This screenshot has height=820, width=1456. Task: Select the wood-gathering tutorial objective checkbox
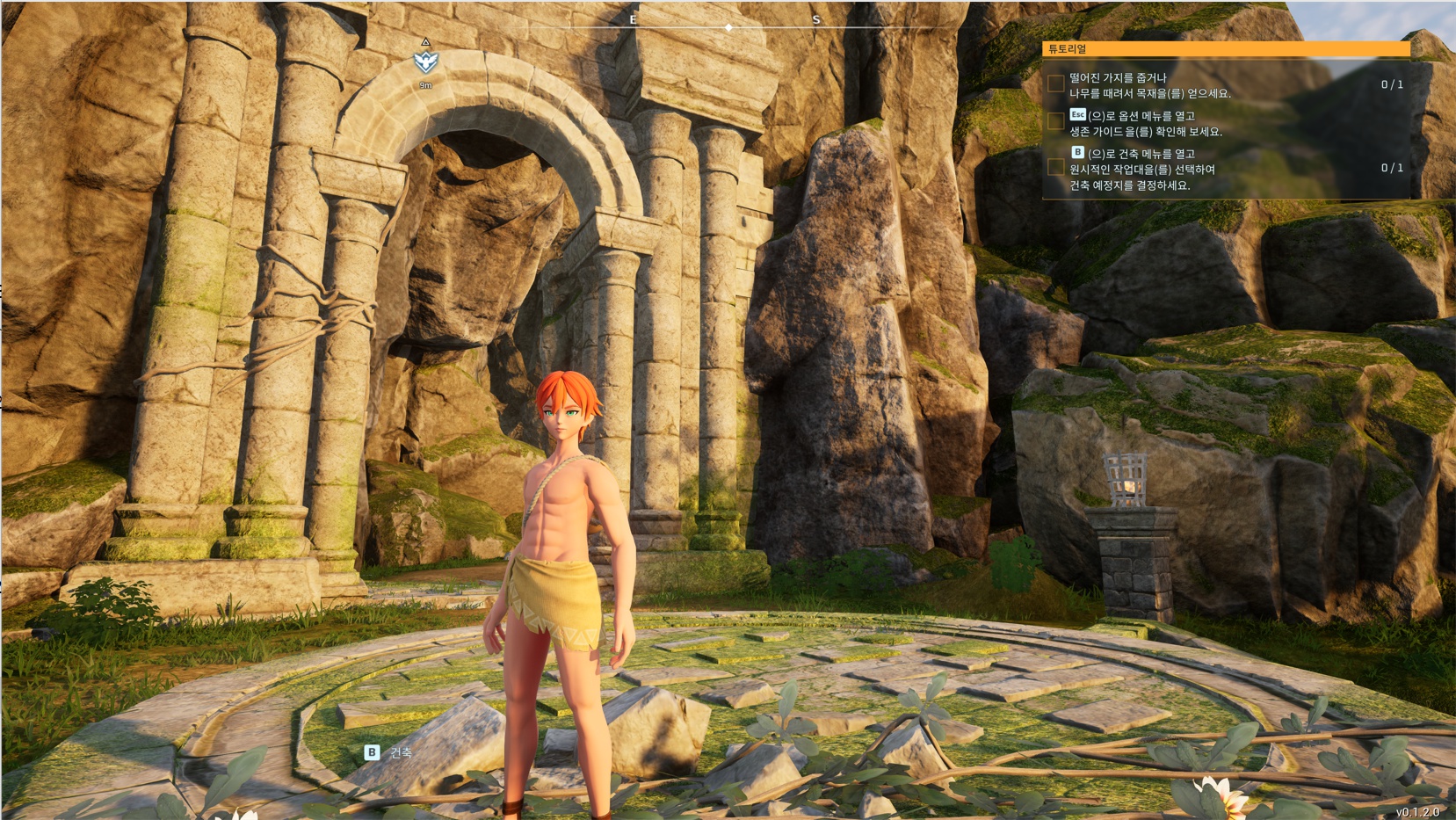[1056, 84]
